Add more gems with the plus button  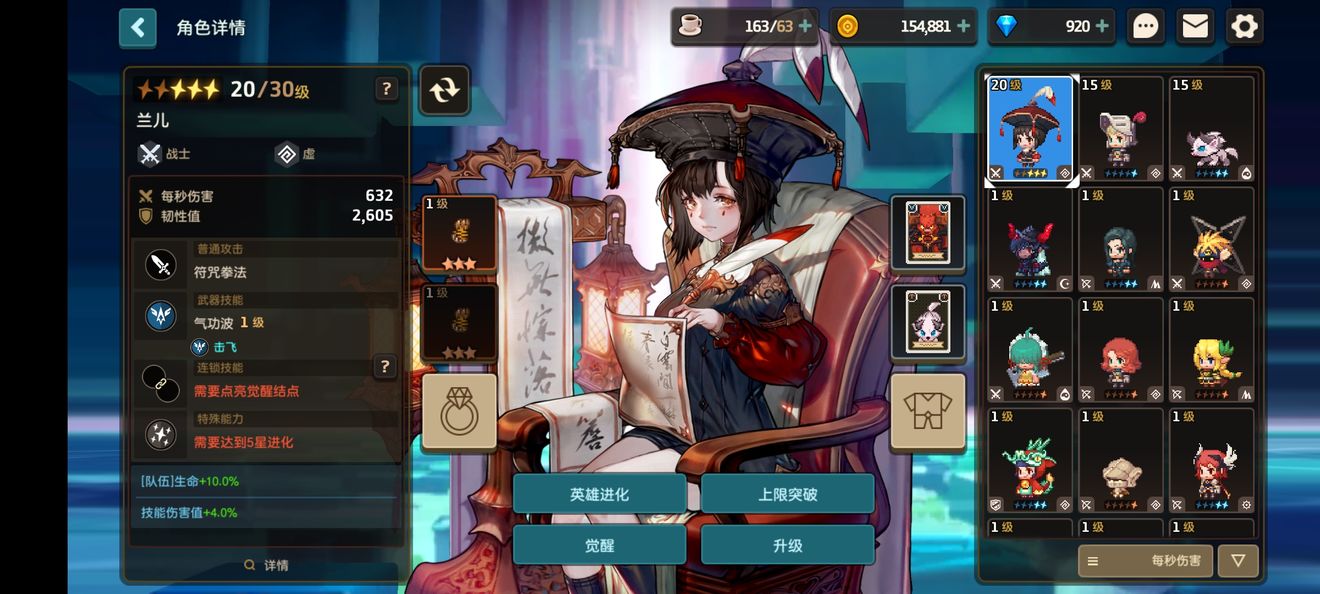pos(1102,27)
